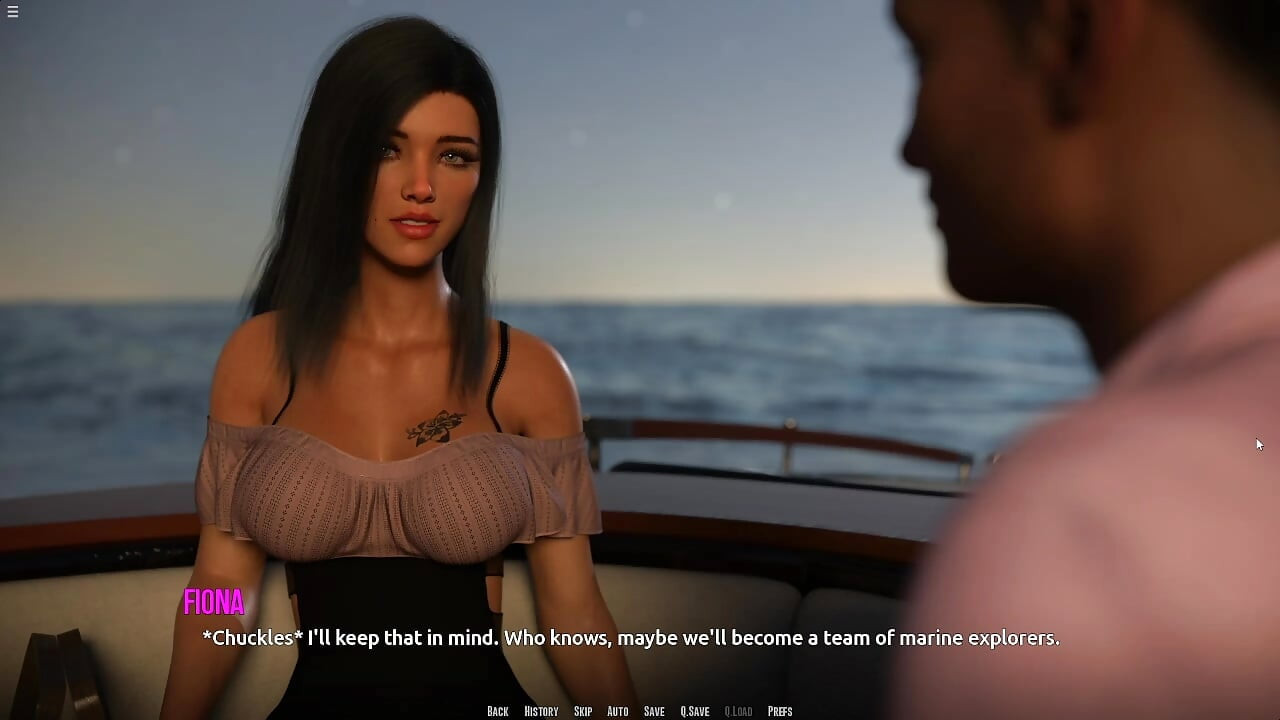Click the Skip icon to fast-forward dialogue

point(583,711)
